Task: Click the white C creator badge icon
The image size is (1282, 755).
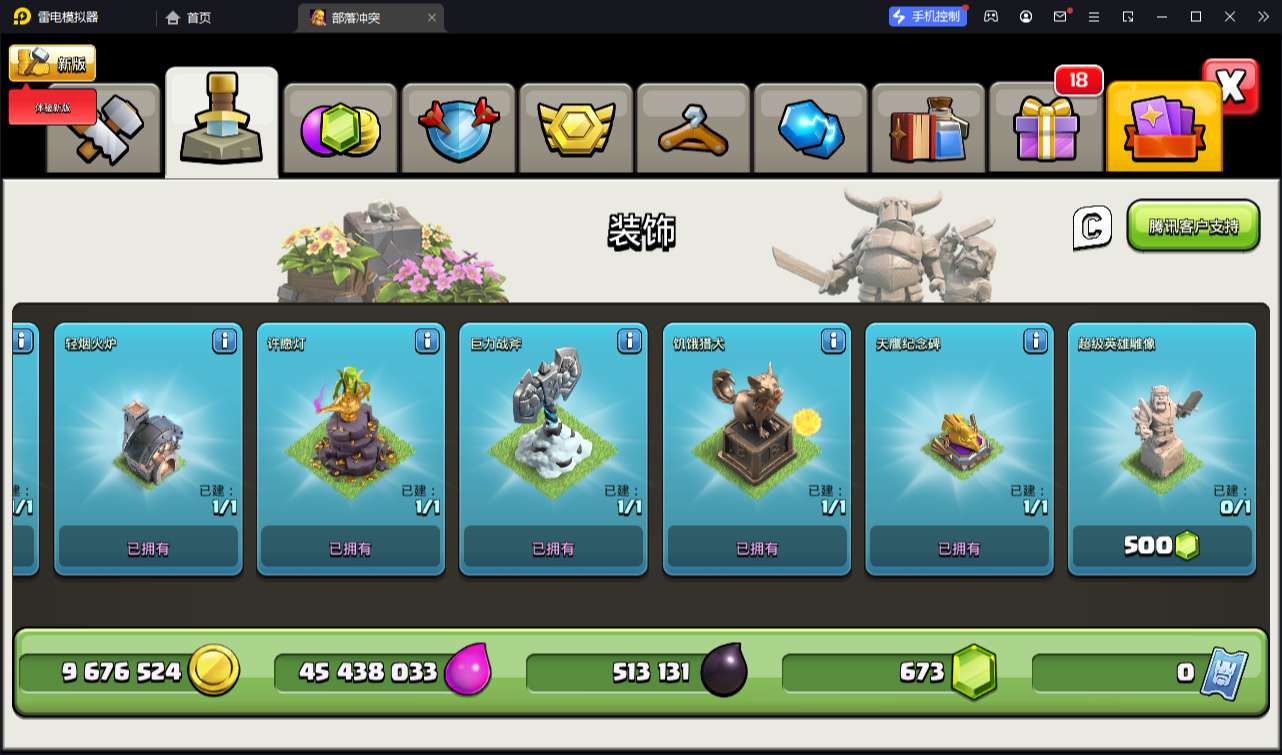Action: (x=1092, y=227)
